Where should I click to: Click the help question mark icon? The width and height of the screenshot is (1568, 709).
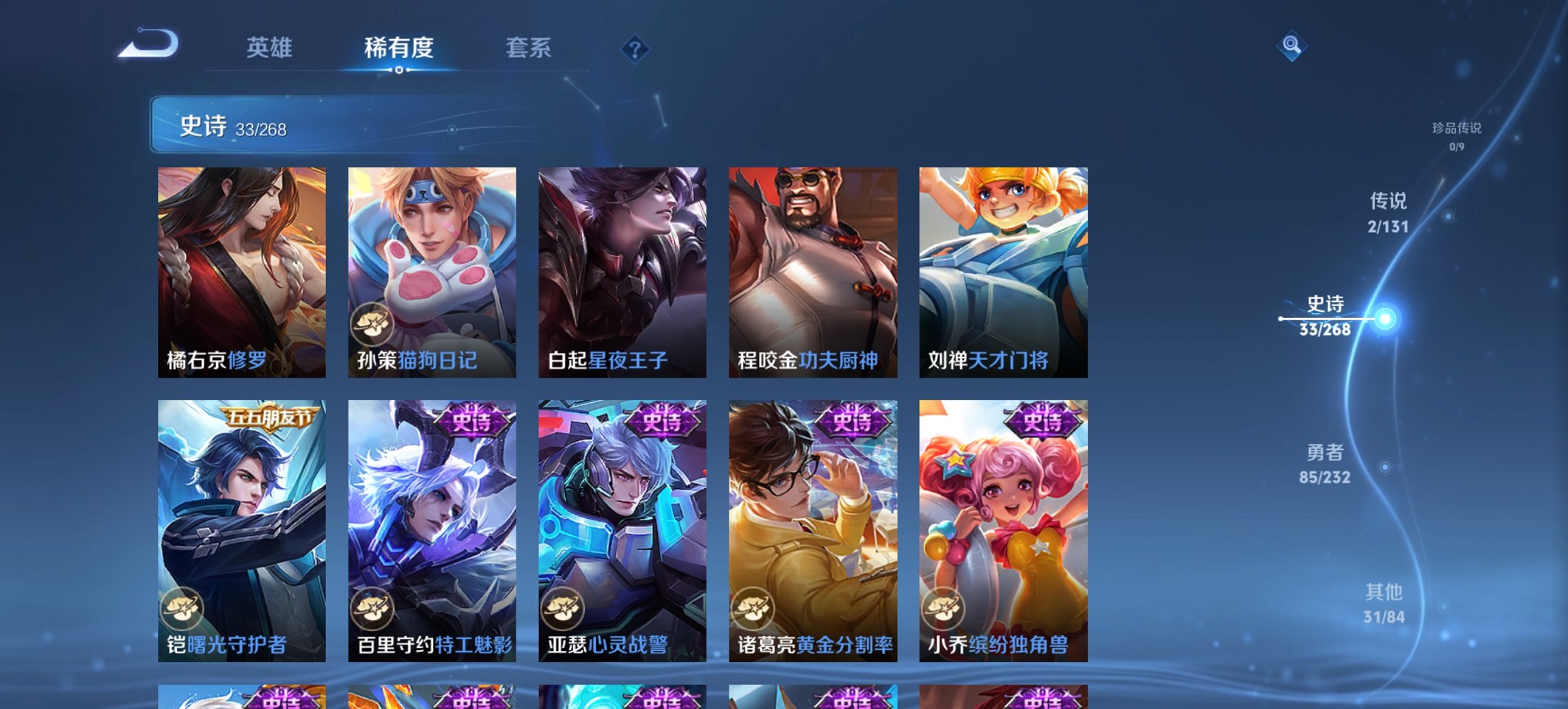tap(635, 49)
